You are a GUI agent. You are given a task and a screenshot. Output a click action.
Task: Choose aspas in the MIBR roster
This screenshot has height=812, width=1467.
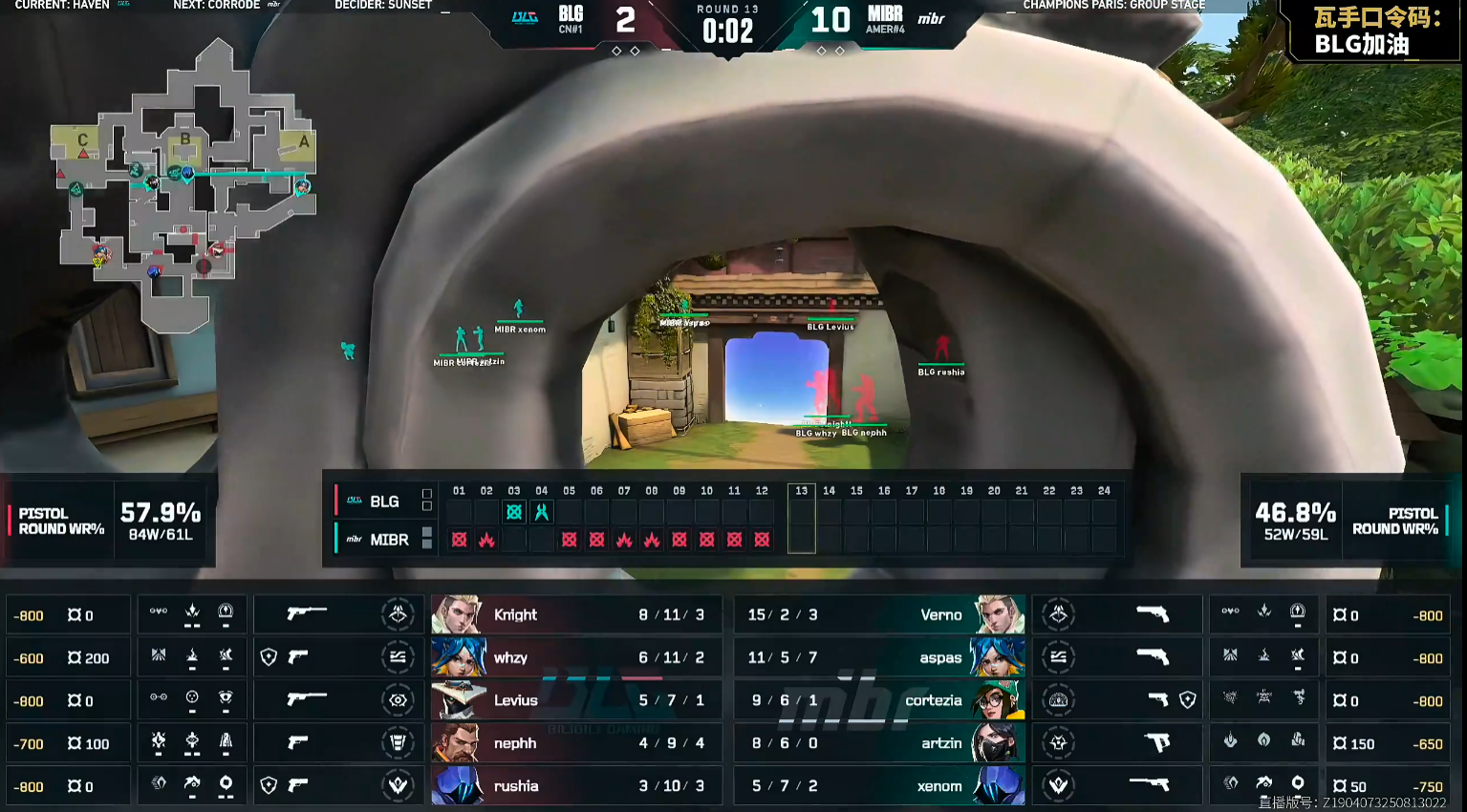tap(879, 657)
